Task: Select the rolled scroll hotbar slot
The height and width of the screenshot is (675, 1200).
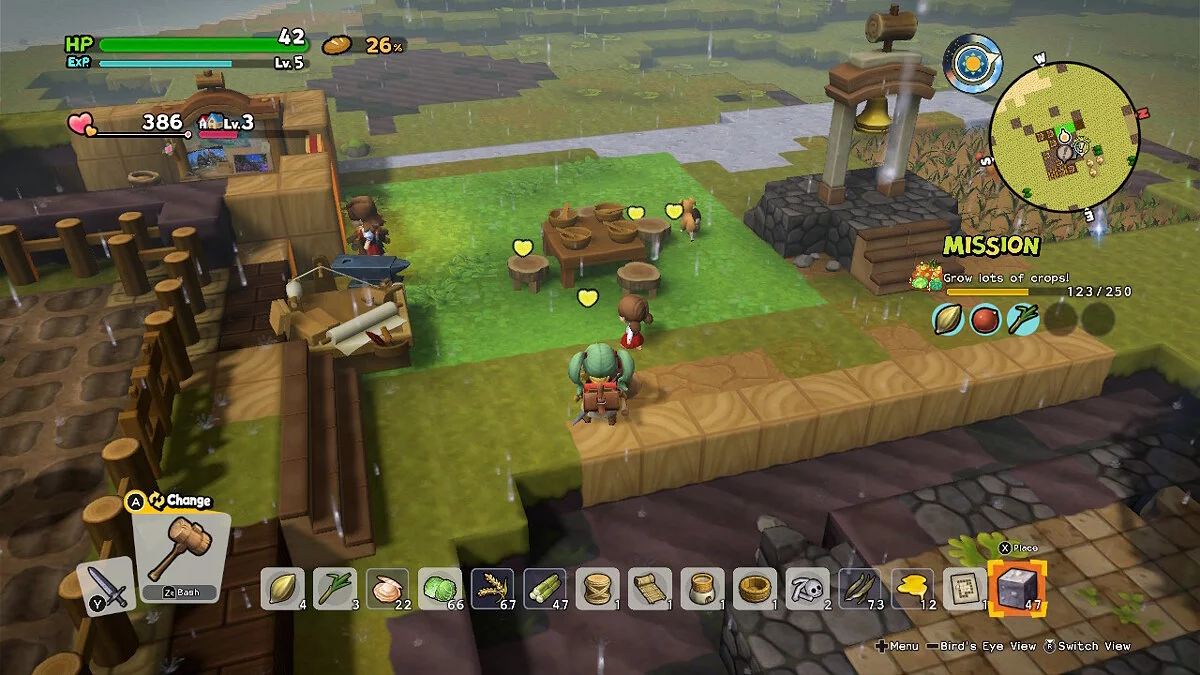Action: click(649, 588)
